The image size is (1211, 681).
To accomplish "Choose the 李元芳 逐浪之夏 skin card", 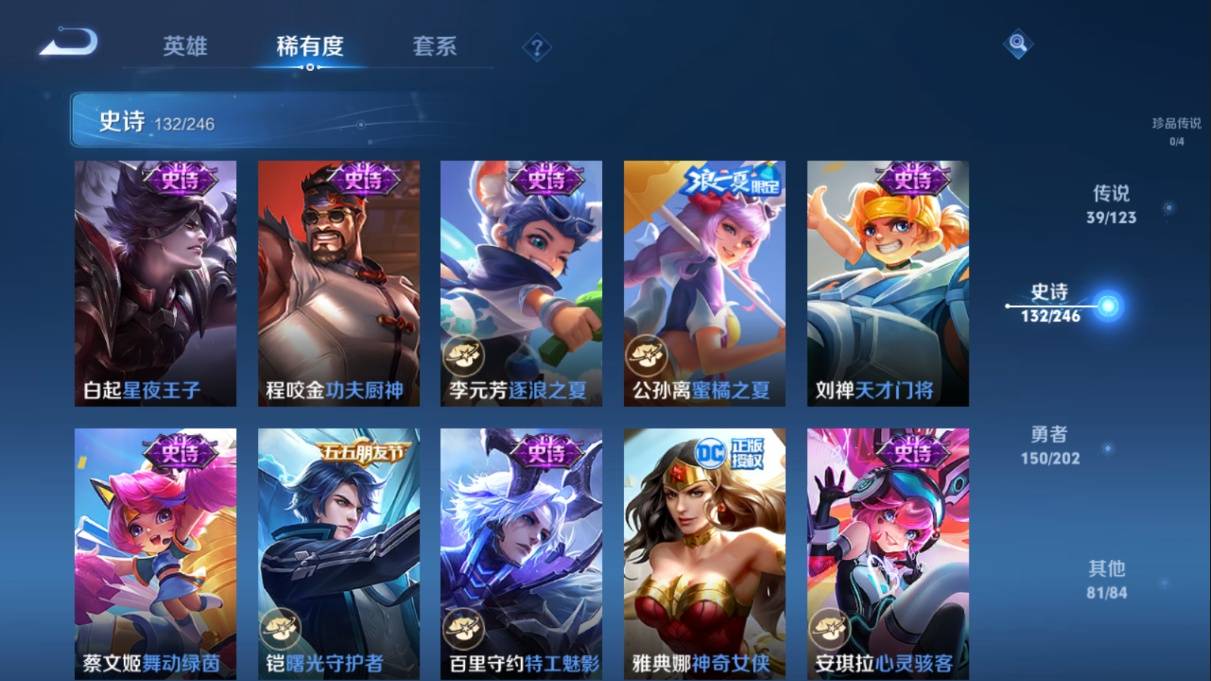I will [x=521, y=283].
